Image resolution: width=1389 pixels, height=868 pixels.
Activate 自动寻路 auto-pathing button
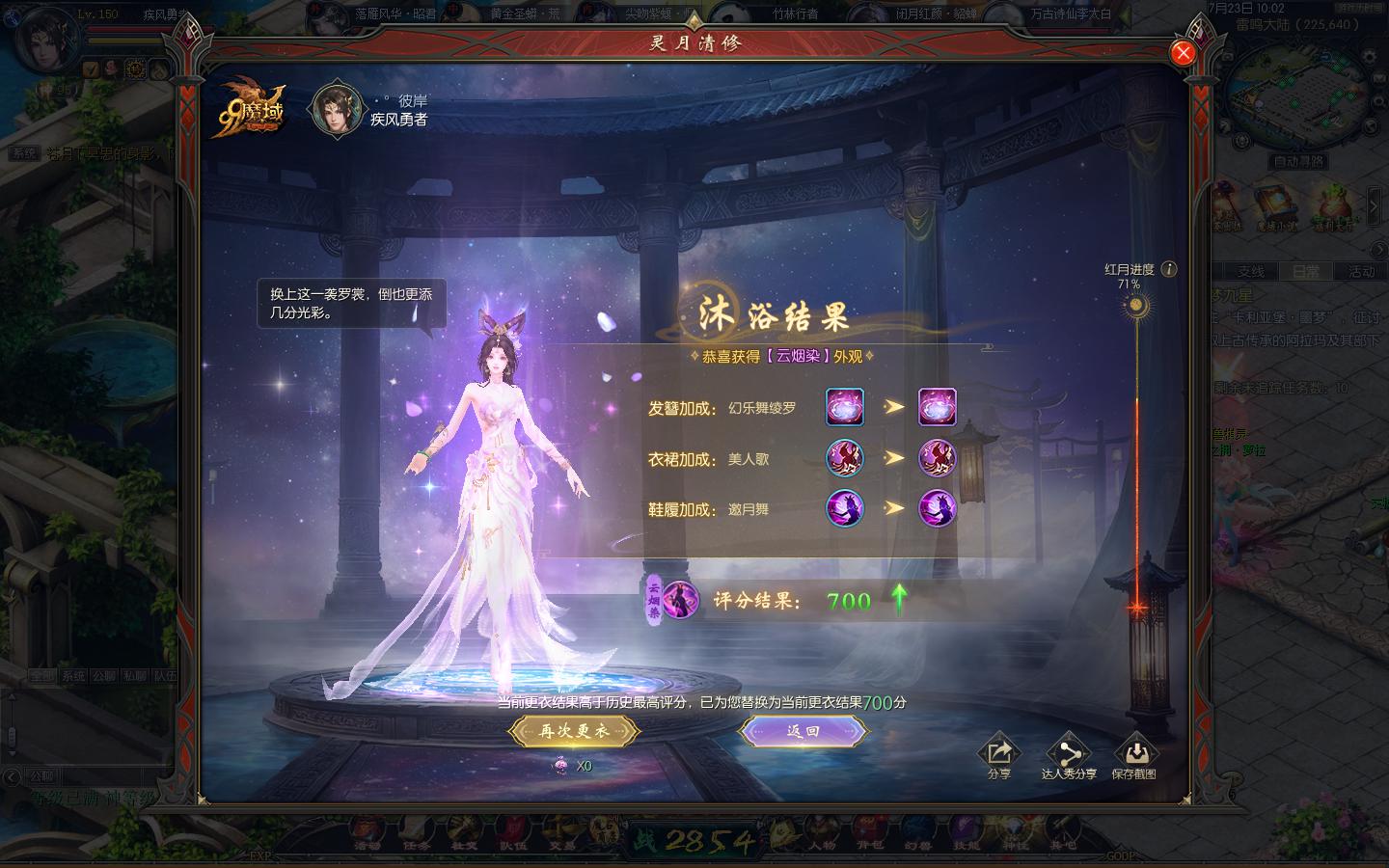1298,161
